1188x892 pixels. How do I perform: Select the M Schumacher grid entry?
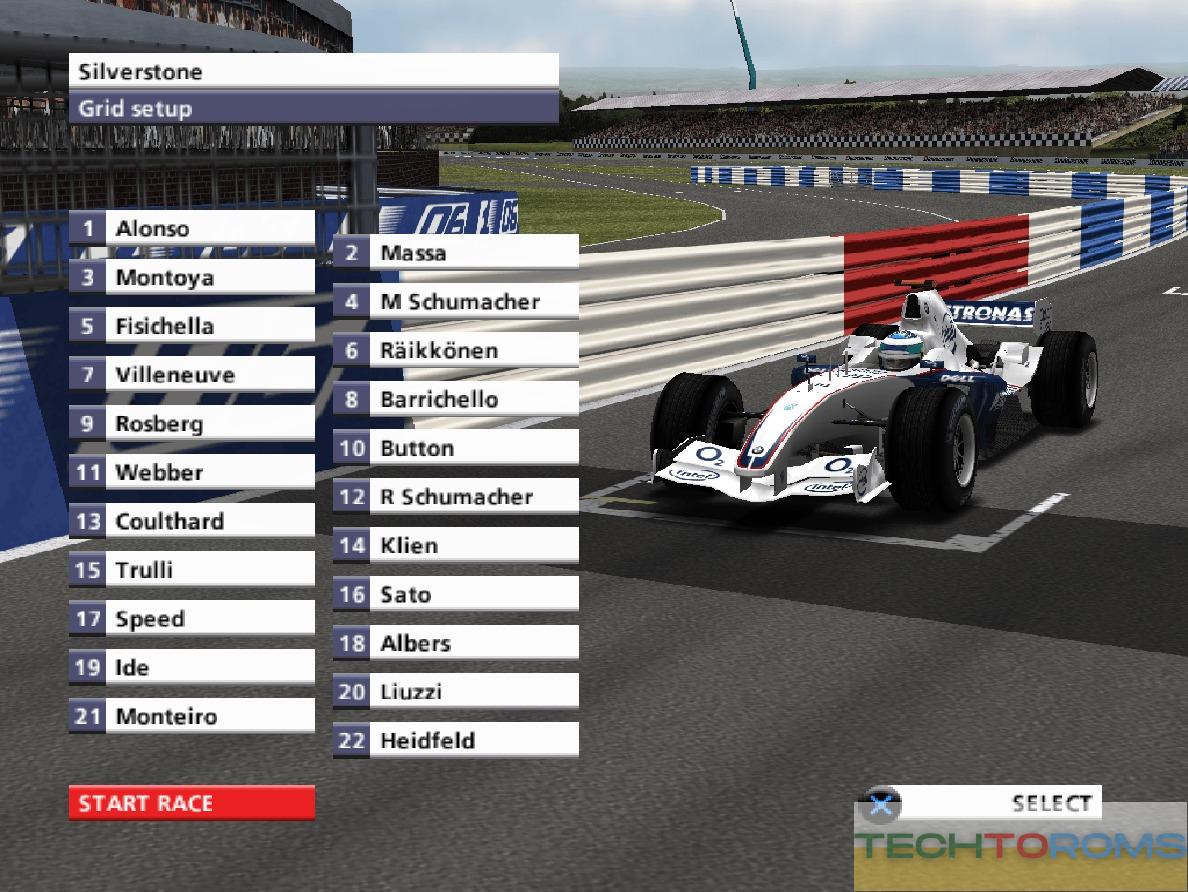455,301
